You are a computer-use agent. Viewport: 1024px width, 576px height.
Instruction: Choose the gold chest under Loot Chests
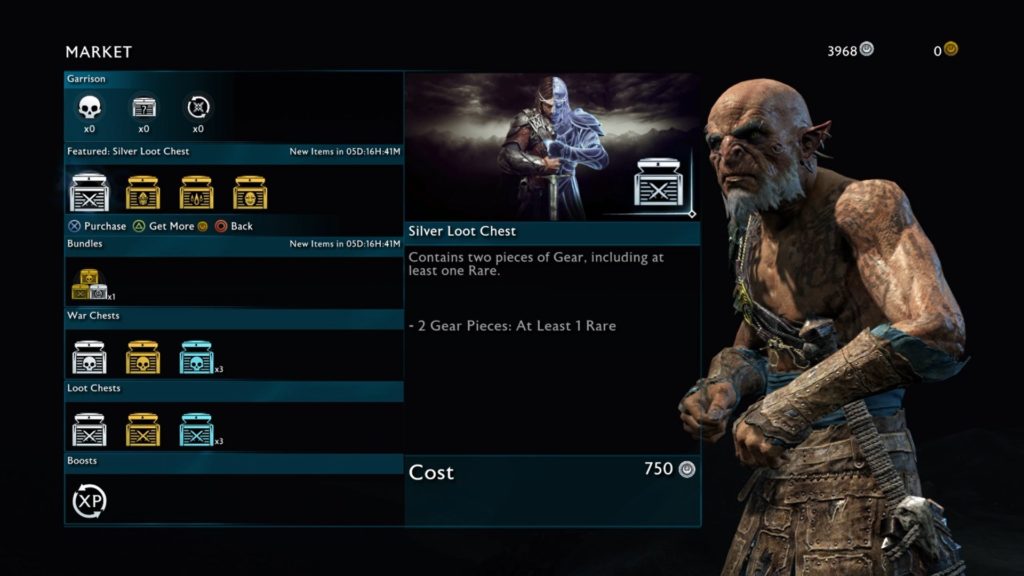pos(143,429)
